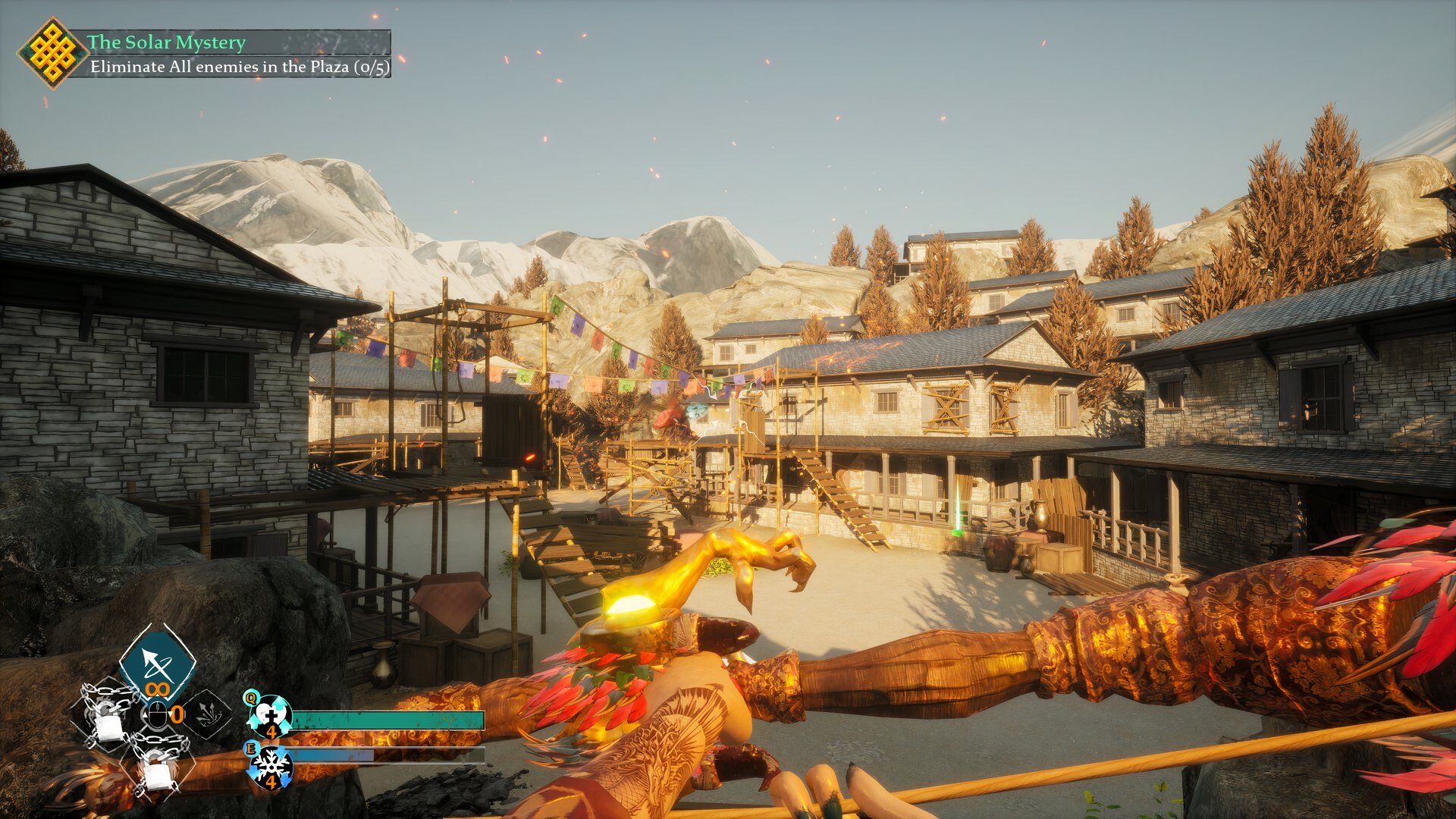Click the chained locked arrow slot at the bottom
The height and width of the screenshot is (819, 1456).
158,764
